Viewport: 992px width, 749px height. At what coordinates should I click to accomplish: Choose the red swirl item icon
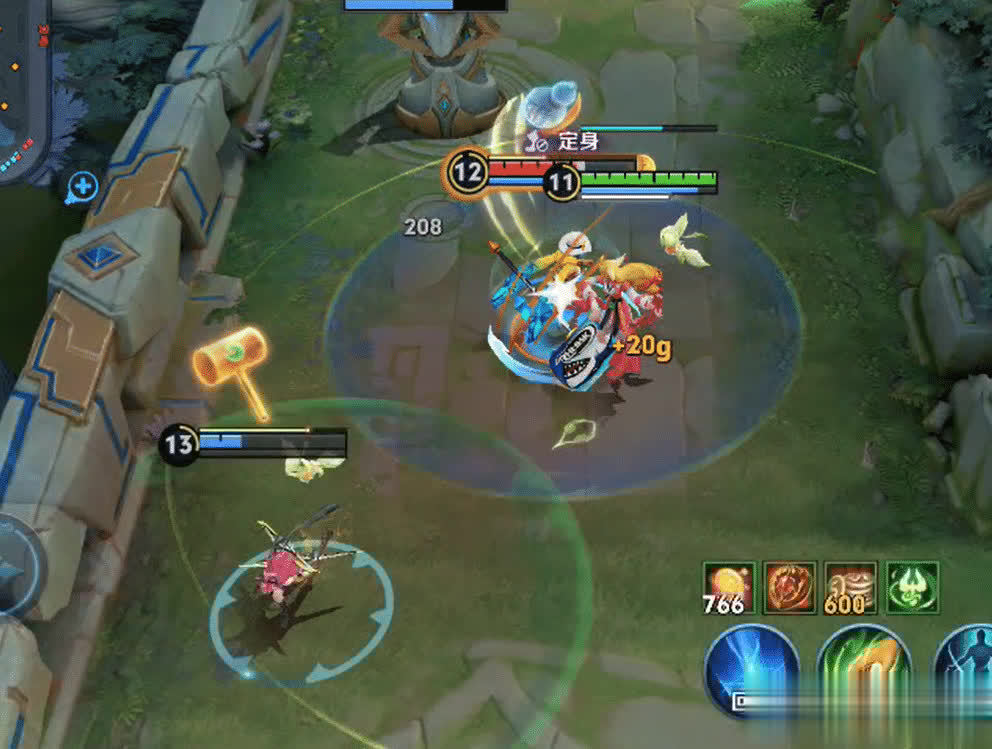[x=790, y=587]
